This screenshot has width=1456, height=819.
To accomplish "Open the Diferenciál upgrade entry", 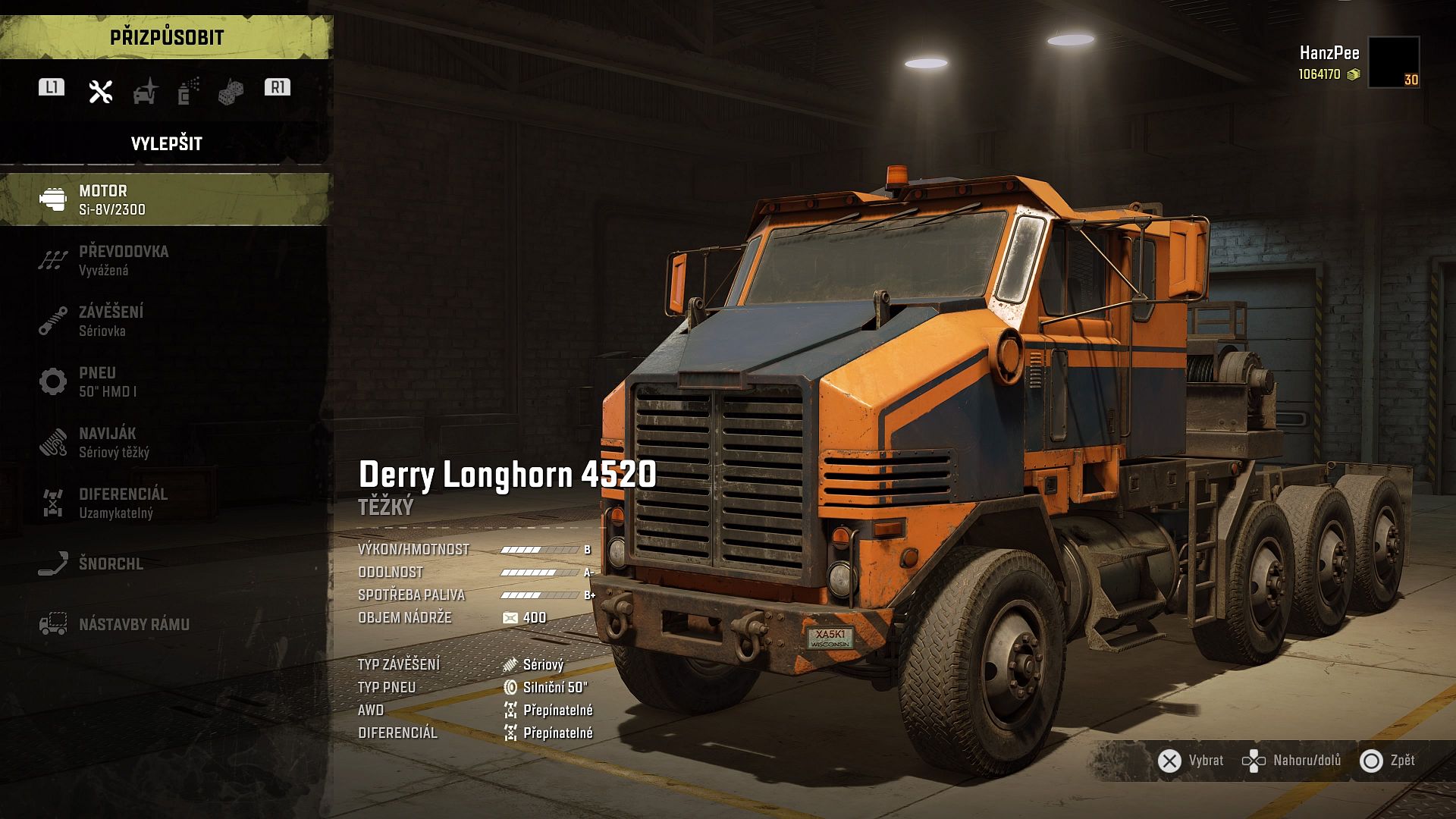I will (x=165, y=503).
